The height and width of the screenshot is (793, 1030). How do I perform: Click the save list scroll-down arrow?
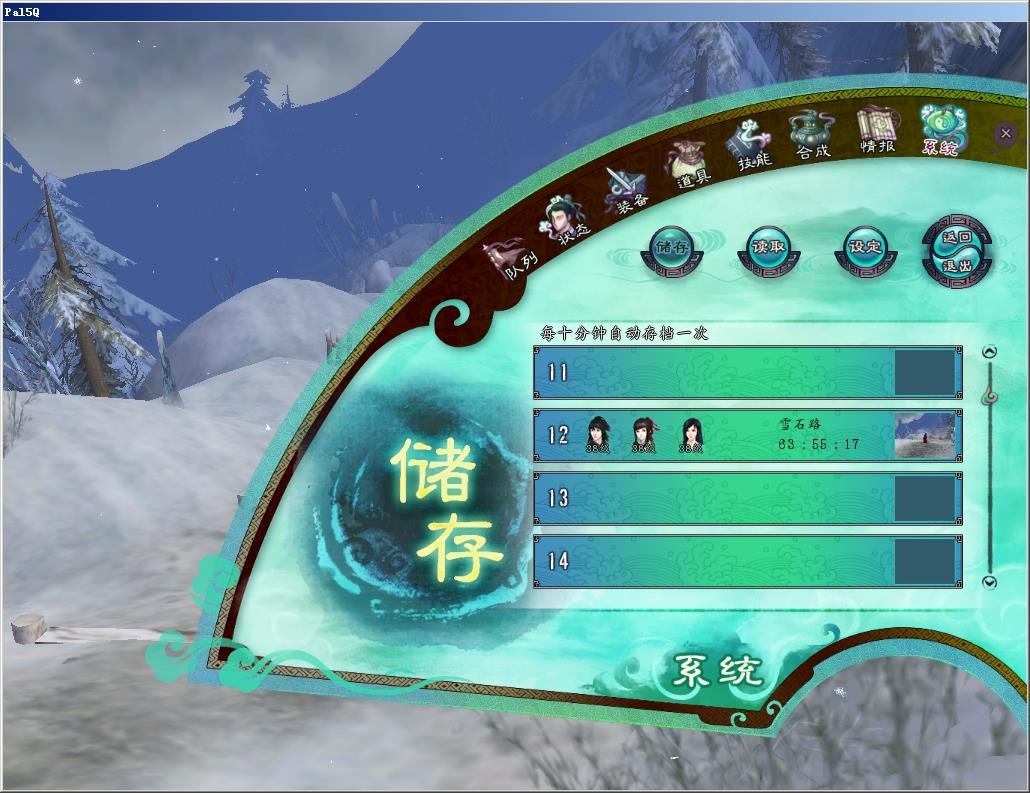990,582
